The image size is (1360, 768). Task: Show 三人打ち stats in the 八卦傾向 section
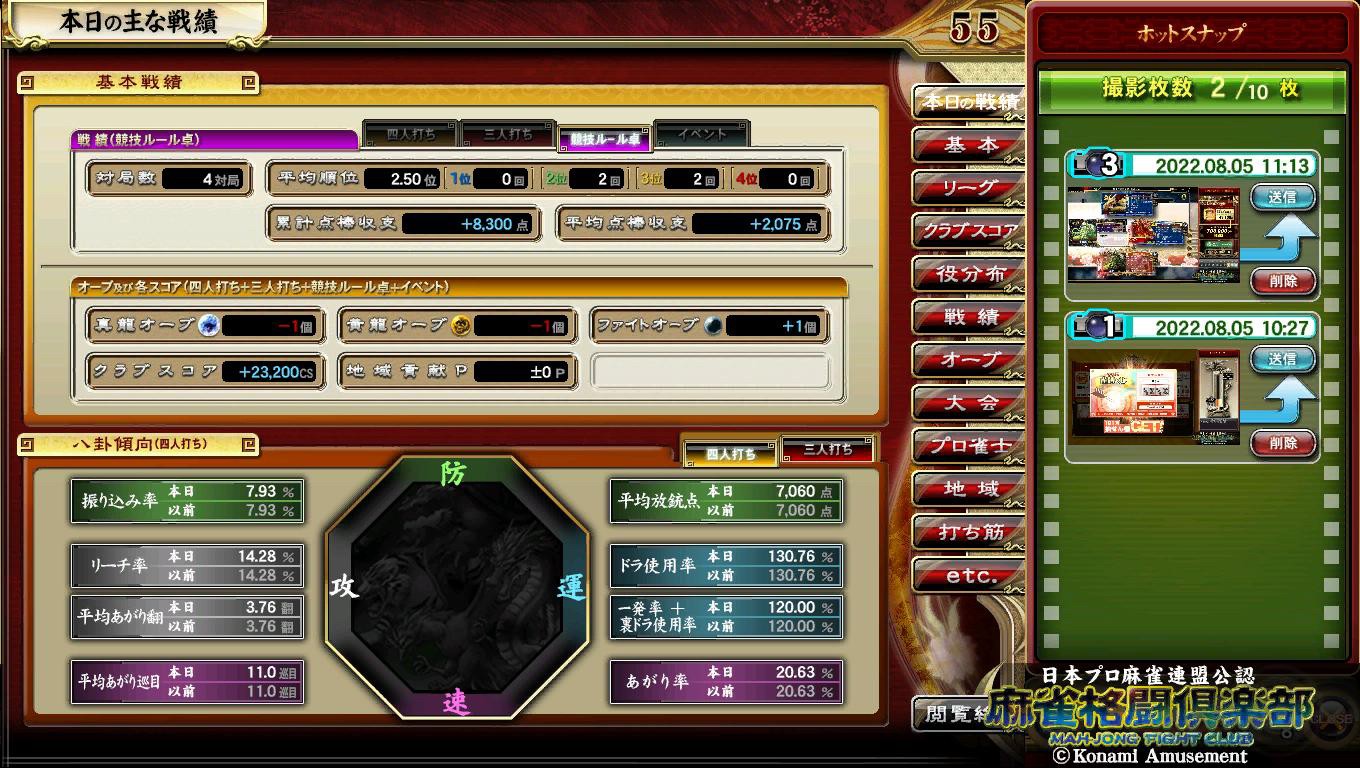pos(827,450)
